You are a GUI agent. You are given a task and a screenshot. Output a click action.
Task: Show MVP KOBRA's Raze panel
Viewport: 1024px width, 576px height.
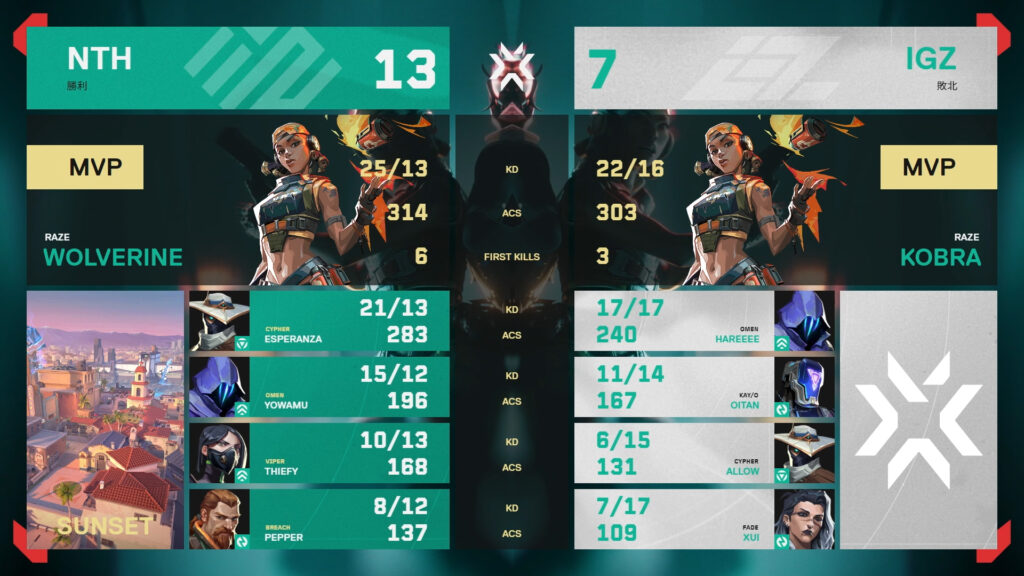[x=785, y=200]
